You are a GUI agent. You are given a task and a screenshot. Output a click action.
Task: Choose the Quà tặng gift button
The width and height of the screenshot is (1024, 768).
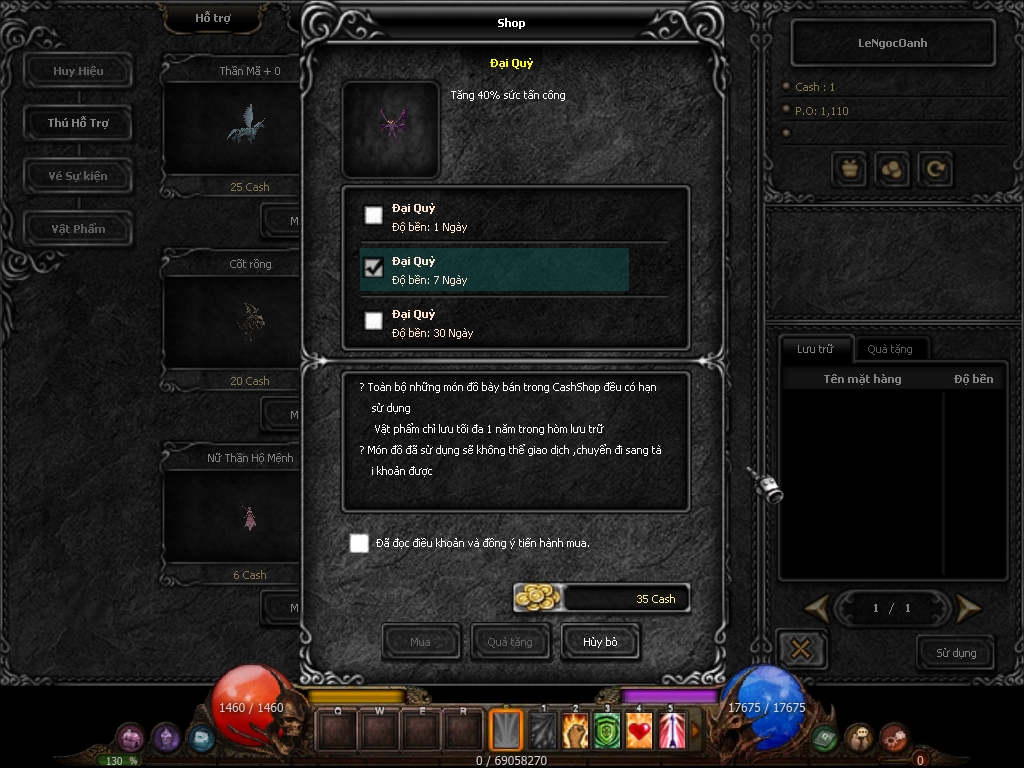(510, 642)
